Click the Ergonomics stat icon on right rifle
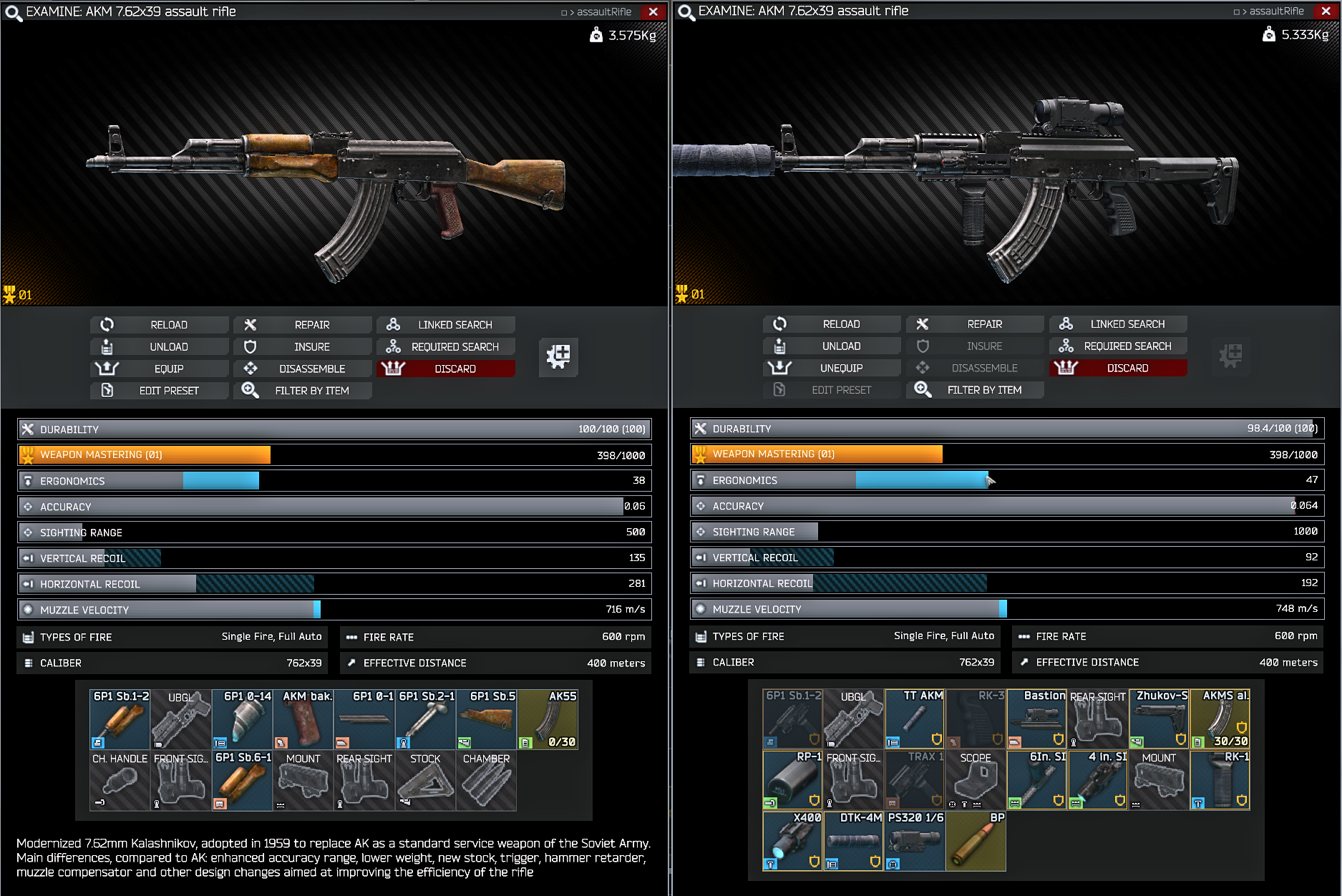Image resolution: width=1342 pixels, height=896 pixels. click(699, 479)
